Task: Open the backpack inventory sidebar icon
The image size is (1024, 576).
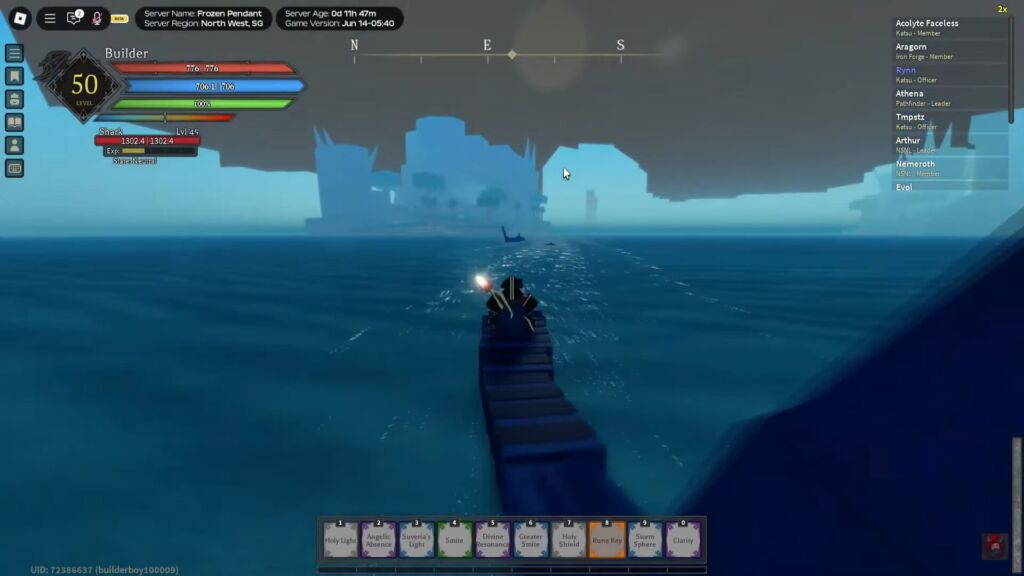Action: [14, 99]
